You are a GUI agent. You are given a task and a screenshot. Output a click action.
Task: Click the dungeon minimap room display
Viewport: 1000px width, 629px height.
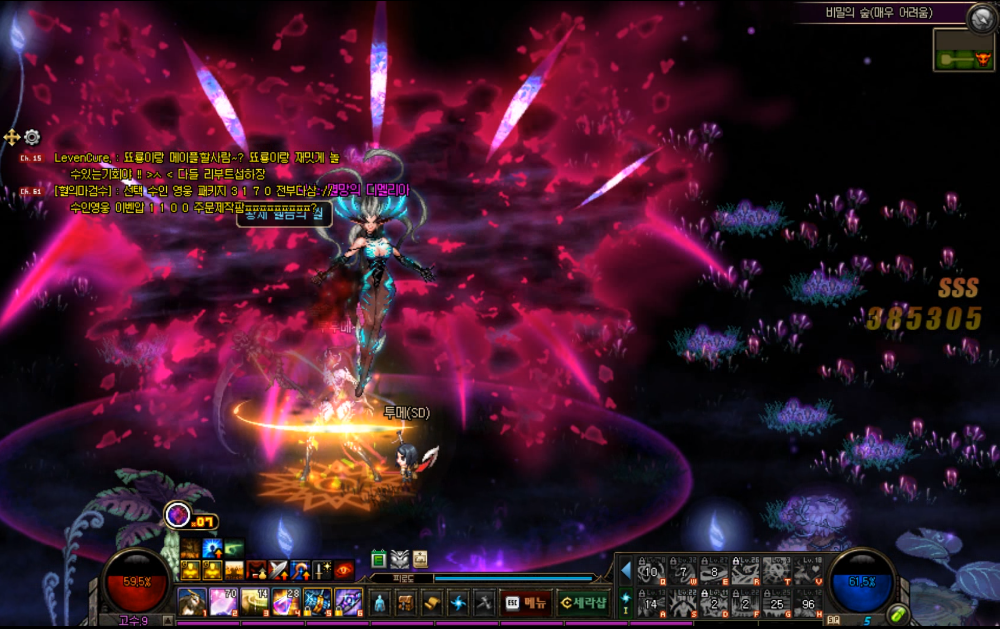tap(964, 50)
